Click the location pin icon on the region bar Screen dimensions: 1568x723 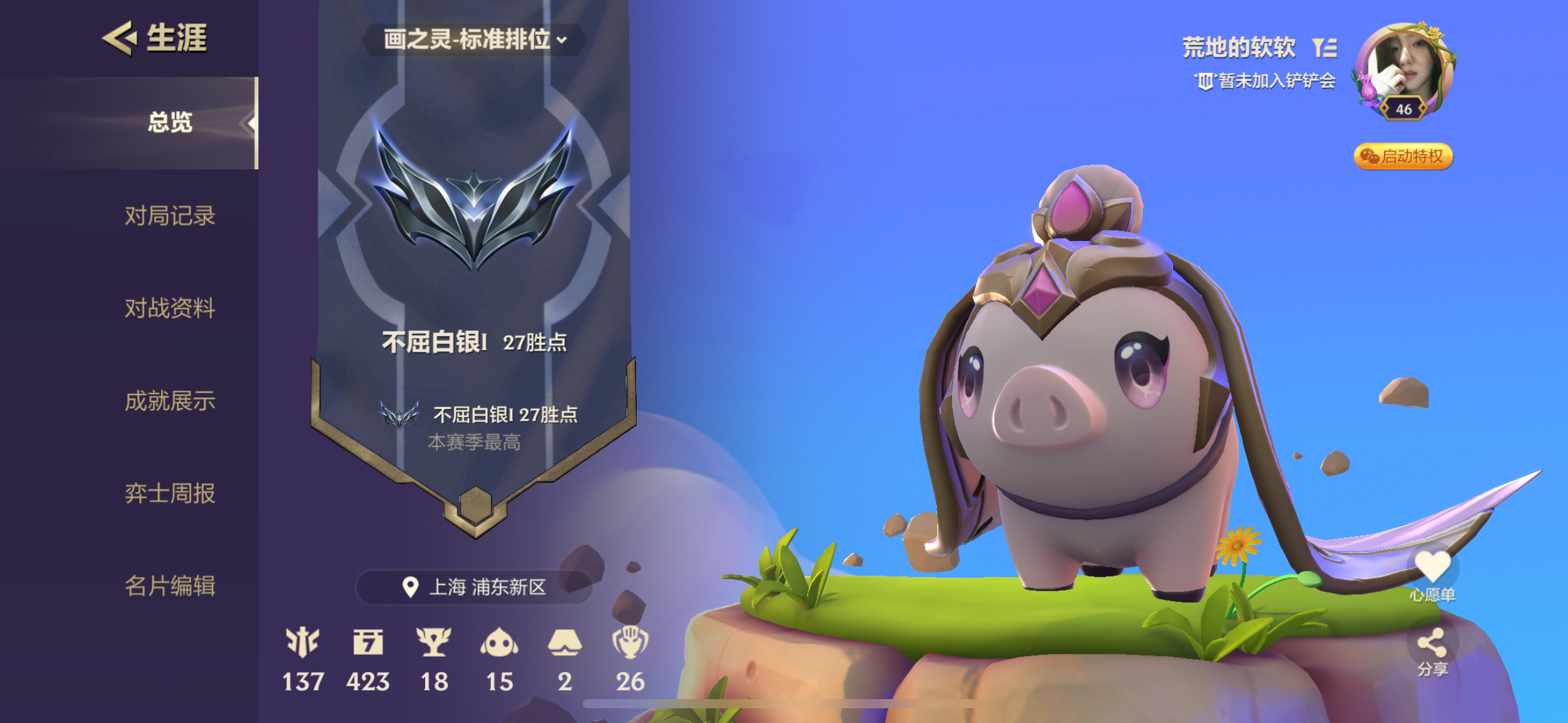(412, 586)
